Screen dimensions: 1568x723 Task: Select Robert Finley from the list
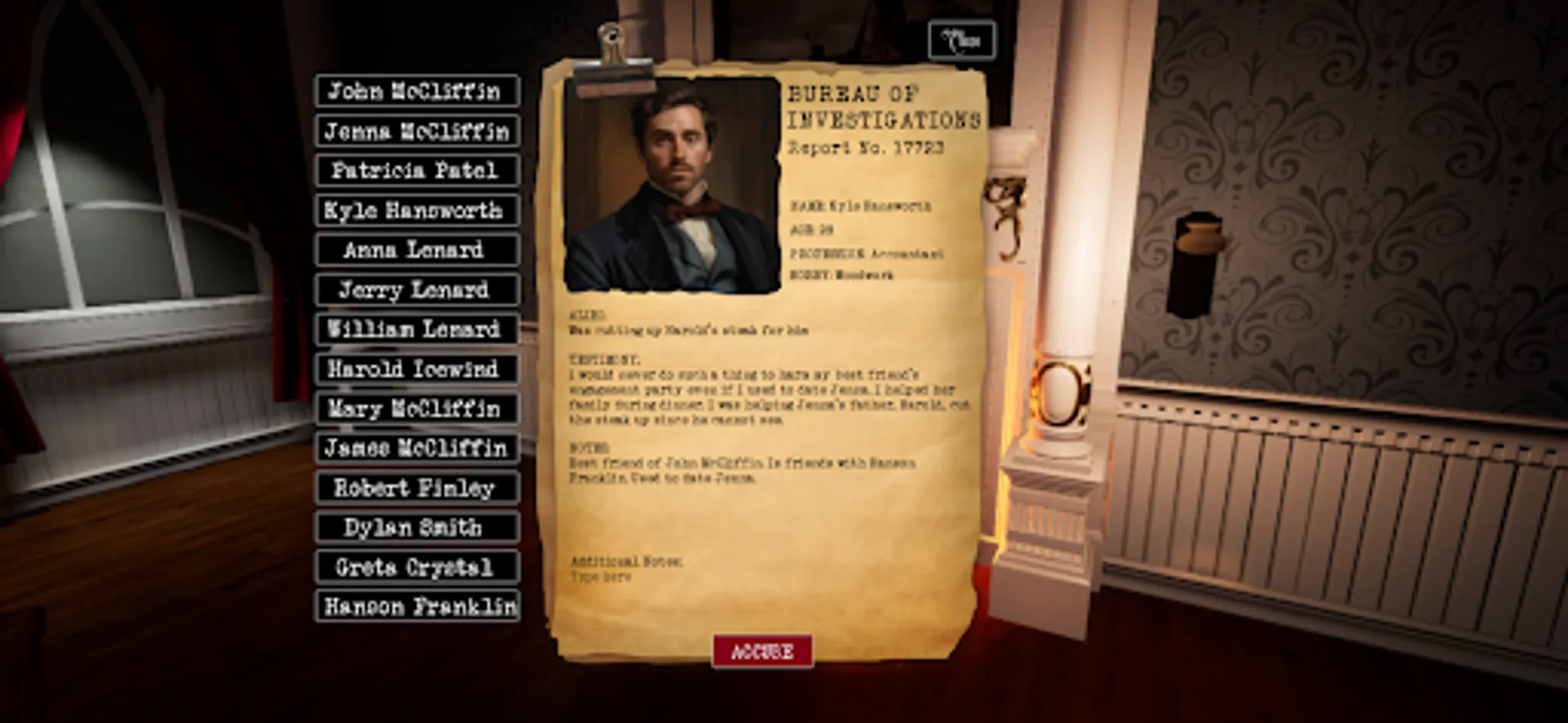pos(415,488)
